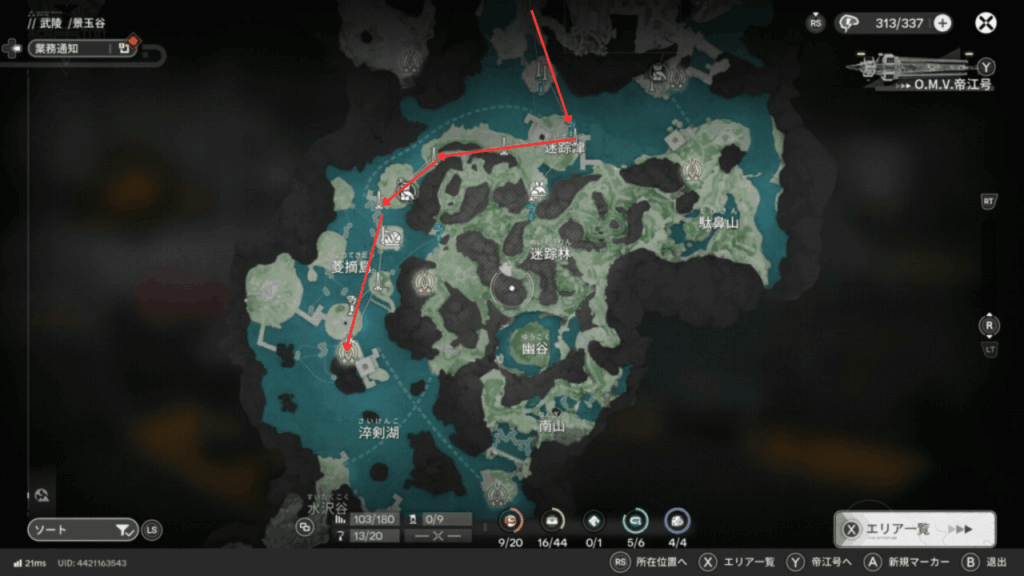
Task: Open the ソート filter dropdown
Action: 82,529
